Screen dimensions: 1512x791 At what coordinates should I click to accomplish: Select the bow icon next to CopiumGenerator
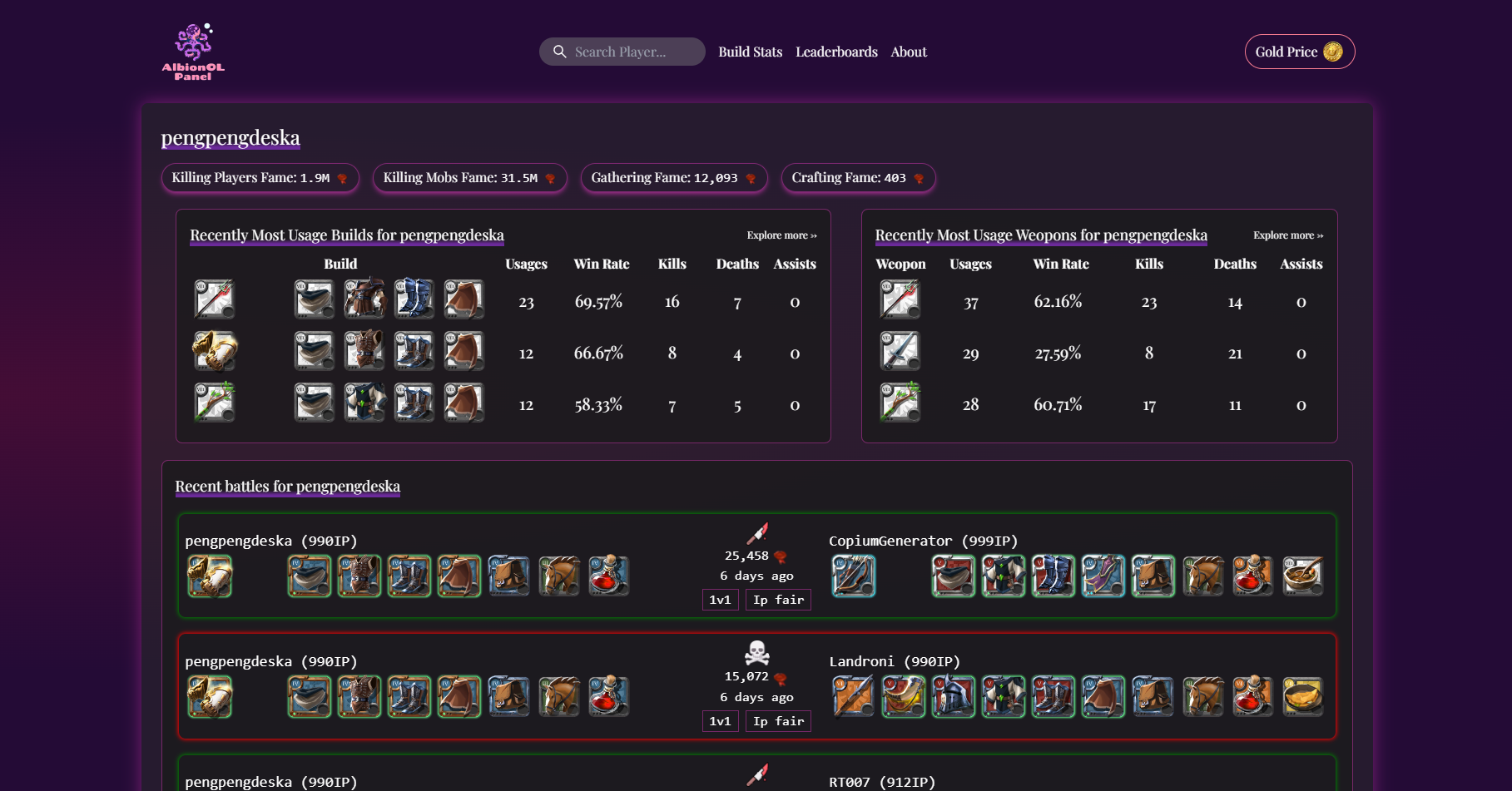[852, 576]
